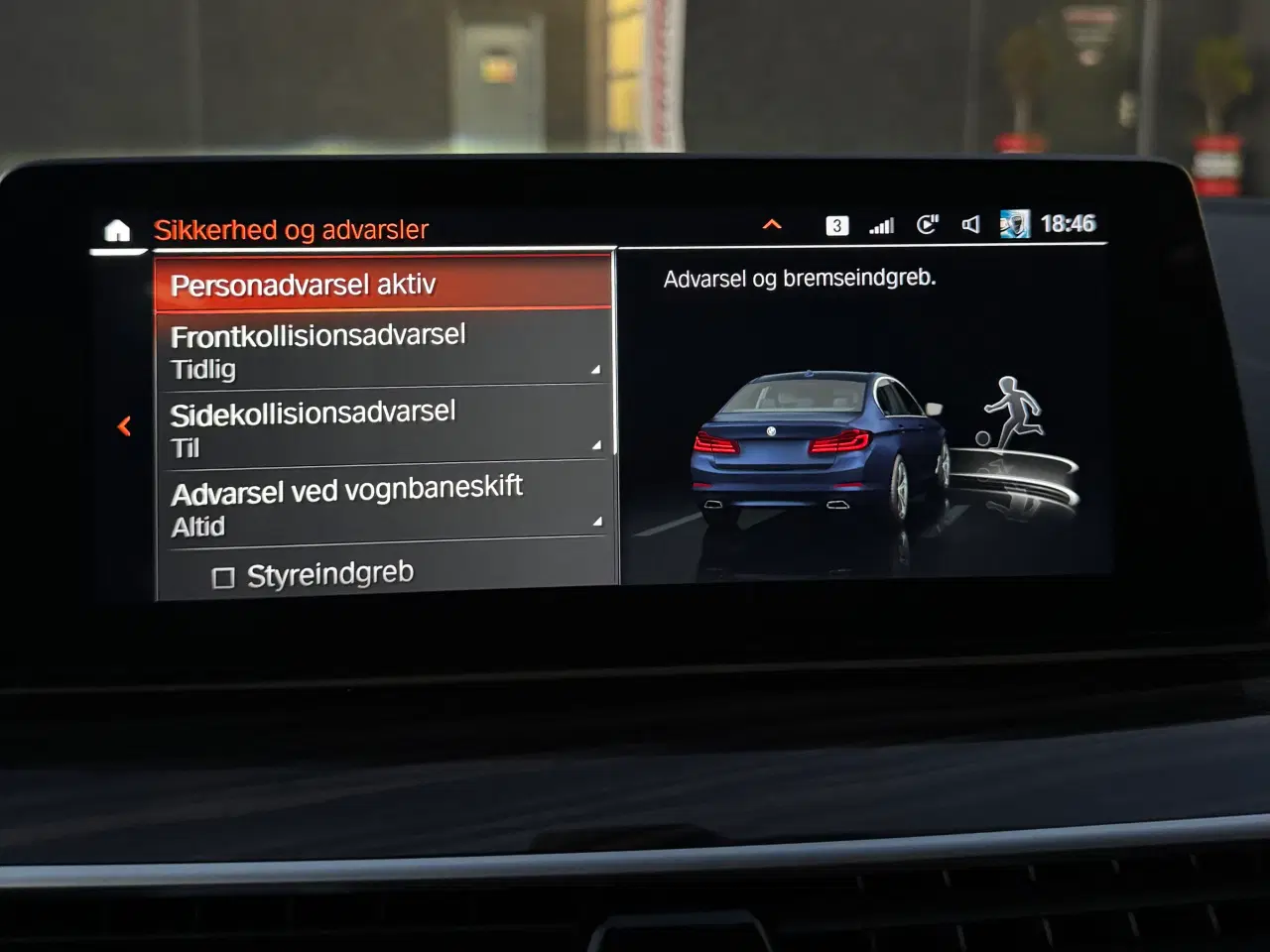Image resolution: width=1270 pixels, height=952 pixels.
Task: Open the notifications badge showing 3
Action: (x=836, y=226)
